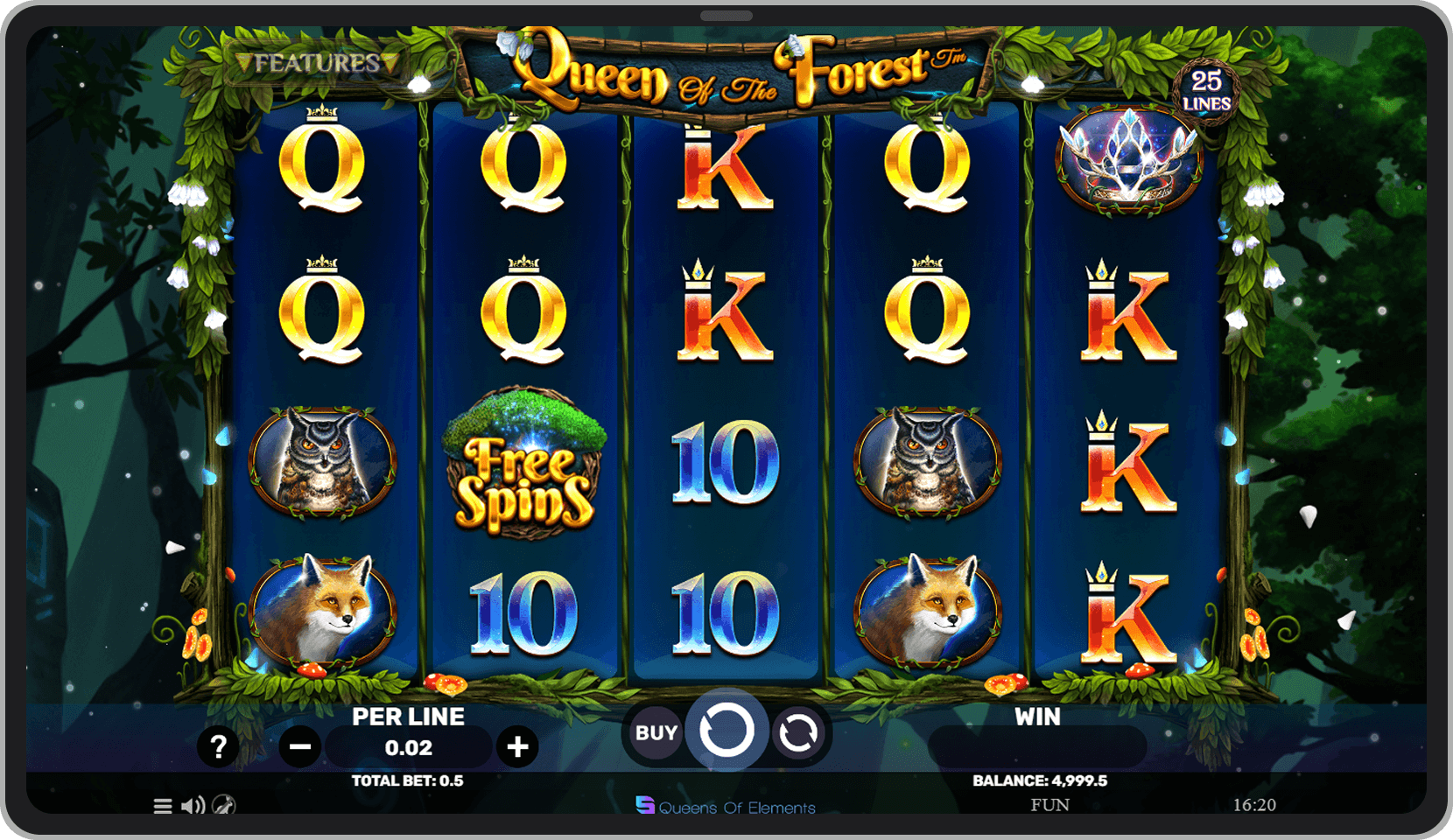Mute game audio with the speaker icon

[x=193, y=806]
